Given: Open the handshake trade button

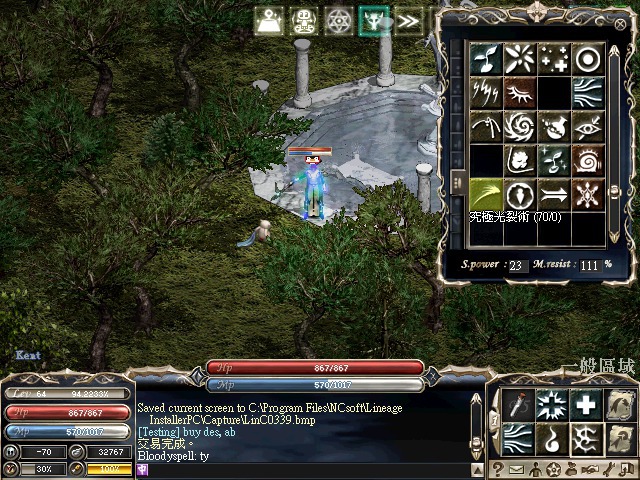Looking at the screenshot, I should (590, 469).
